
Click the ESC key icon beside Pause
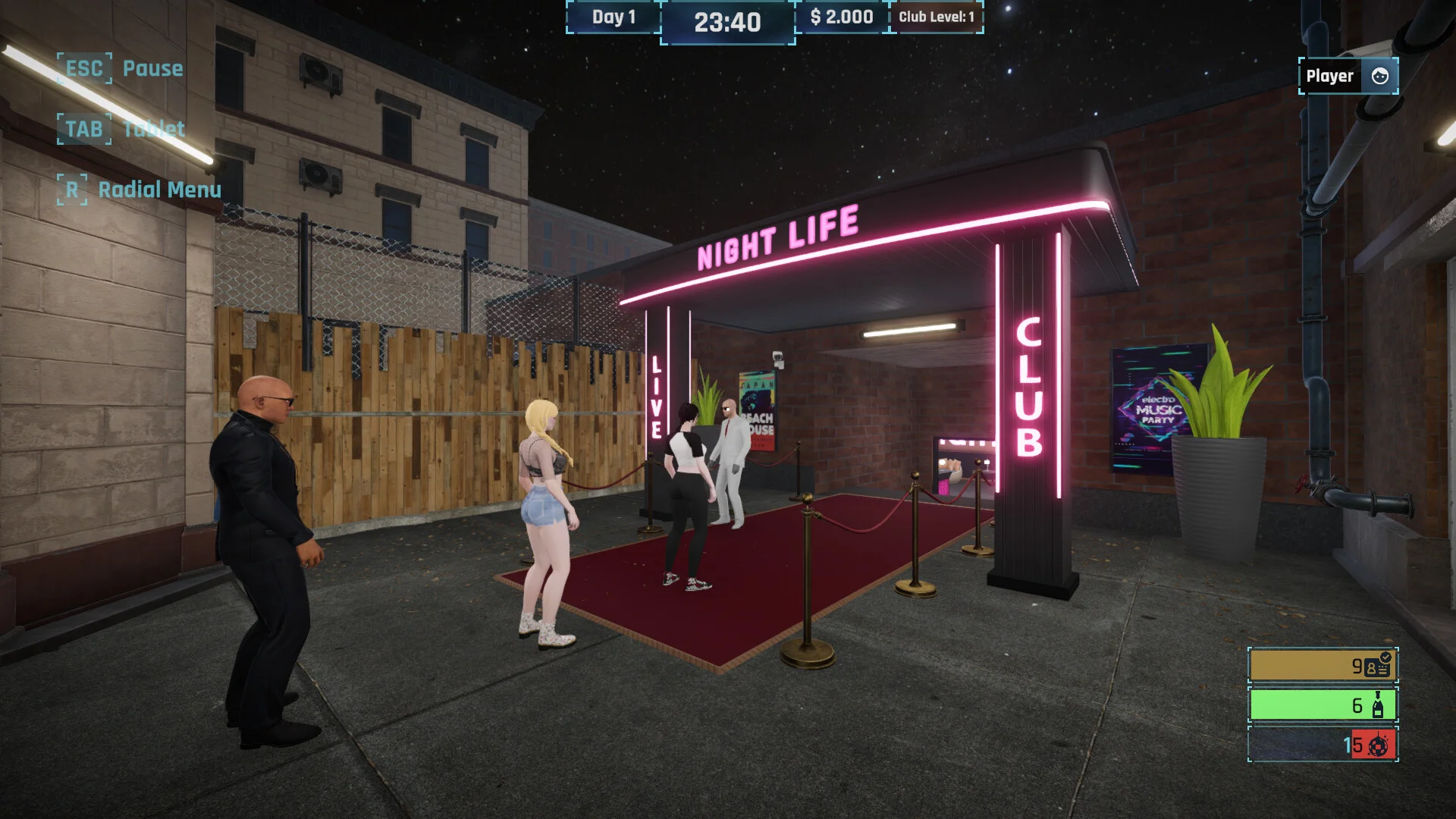[x=83, y=68]
